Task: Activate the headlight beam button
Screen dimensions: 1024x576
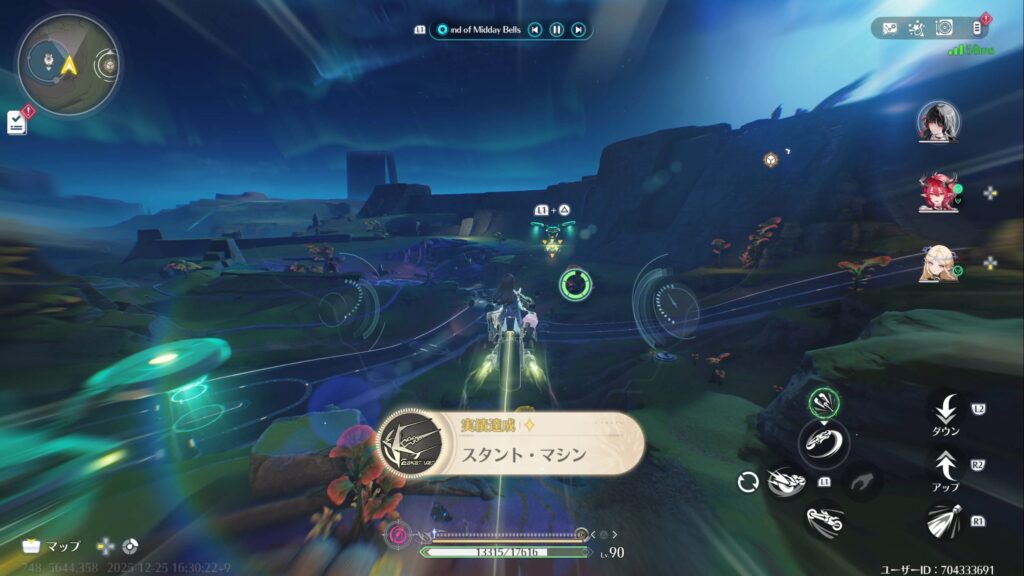Action: coord(945,521)
